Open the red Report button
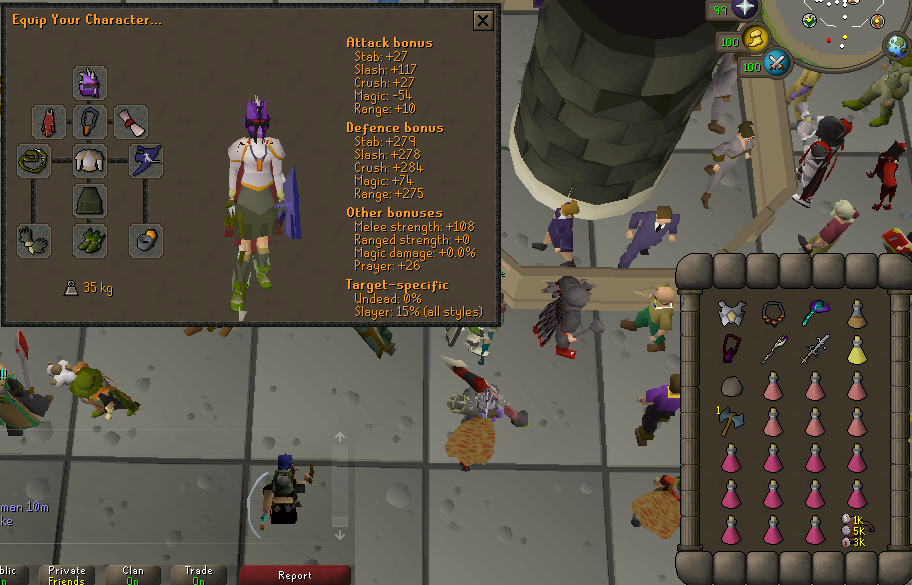This screenshot has width=912, height=585. (295, 575)
